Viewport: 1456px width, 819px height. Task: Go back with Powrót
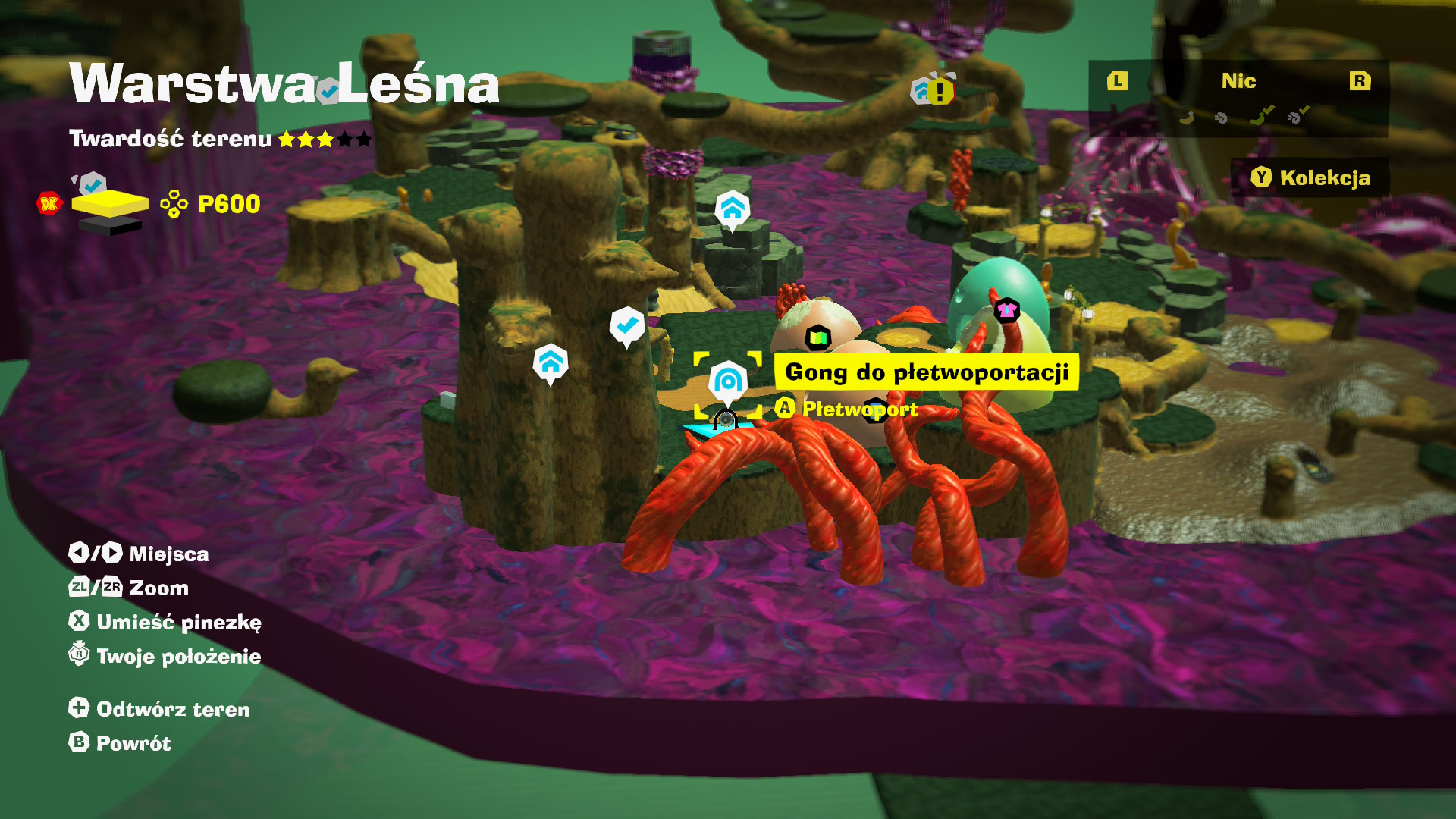pyautogui.click(x=121, y=743)
